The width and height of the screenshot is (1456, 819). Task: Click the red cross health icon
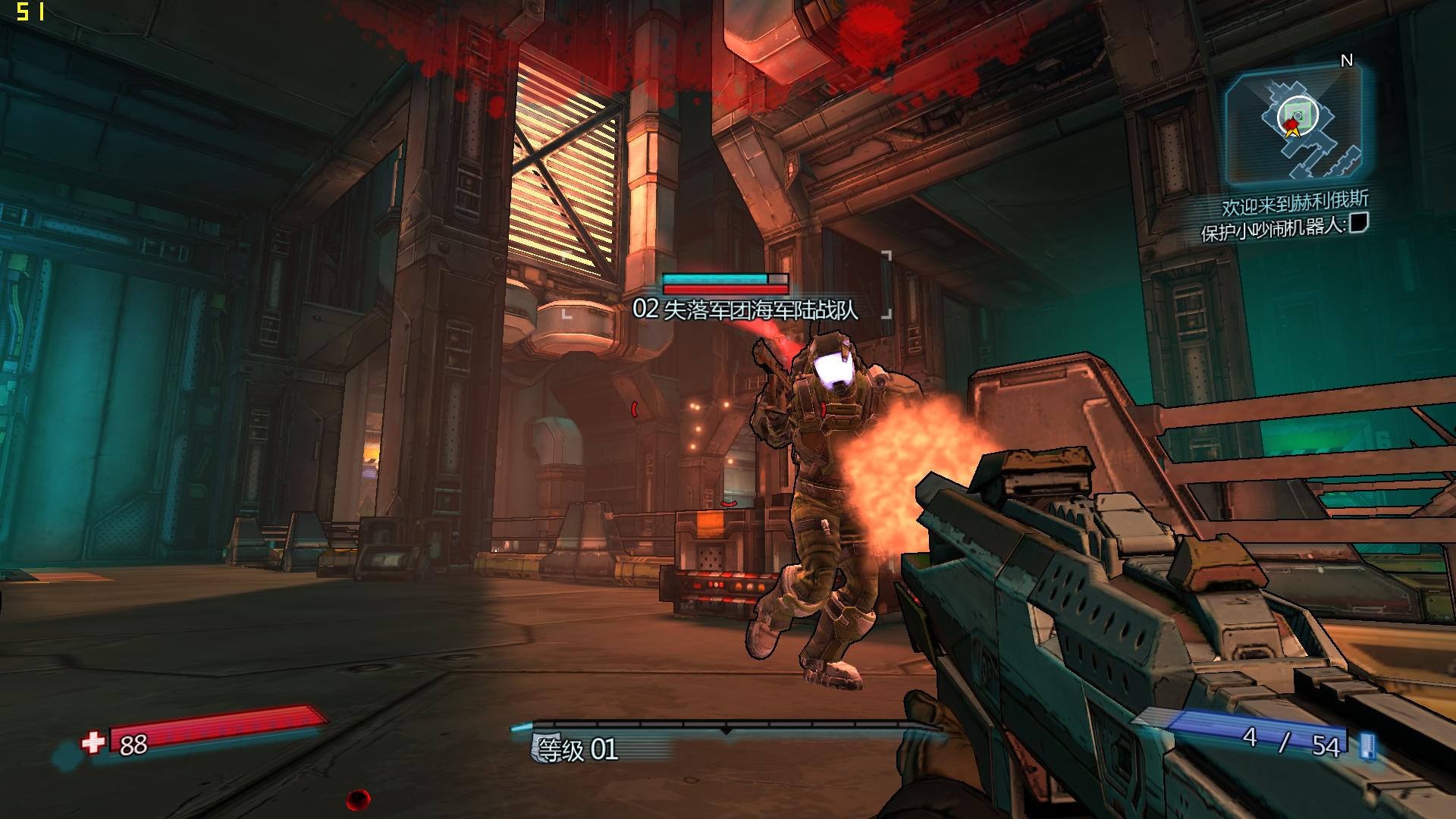[x=93, y=742]
